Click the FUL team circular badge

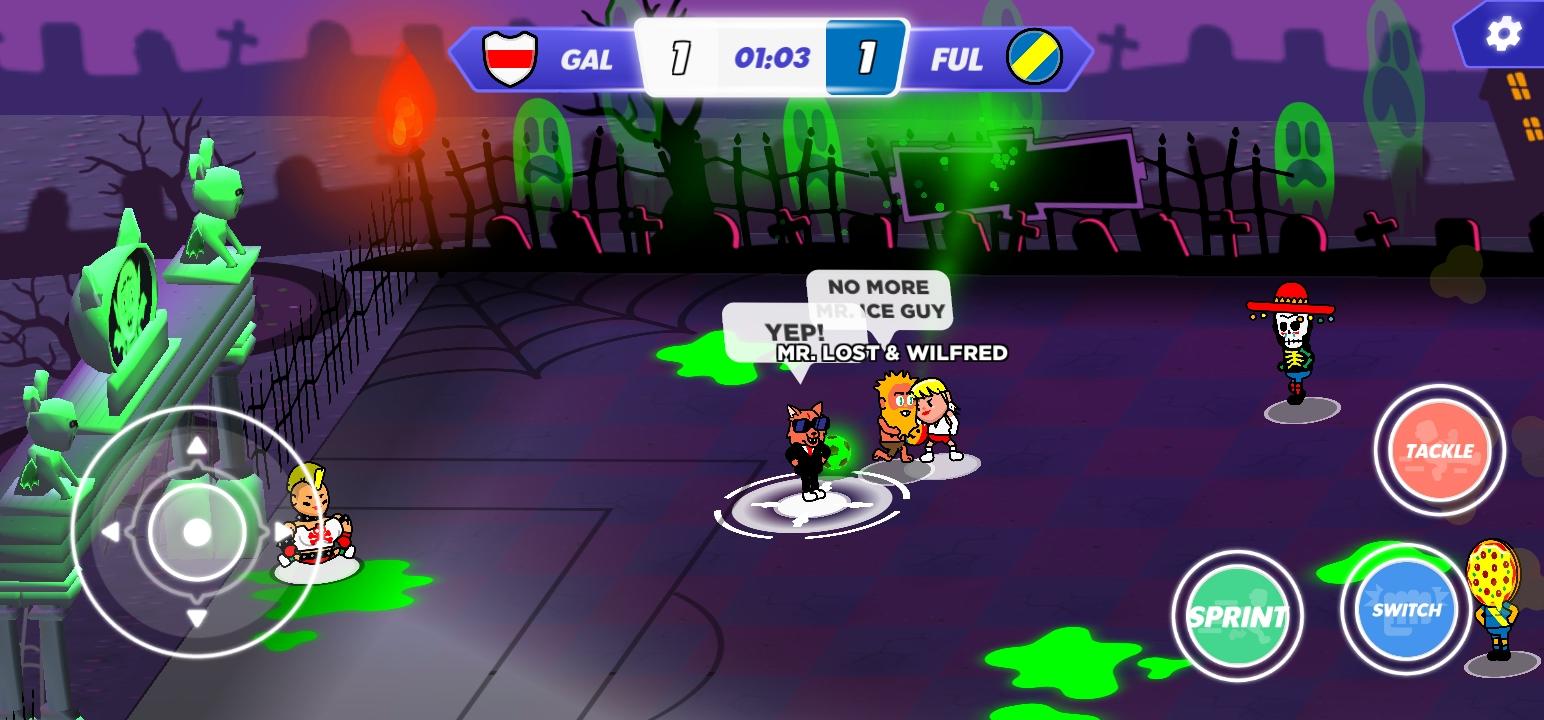tap(1033, 58)
